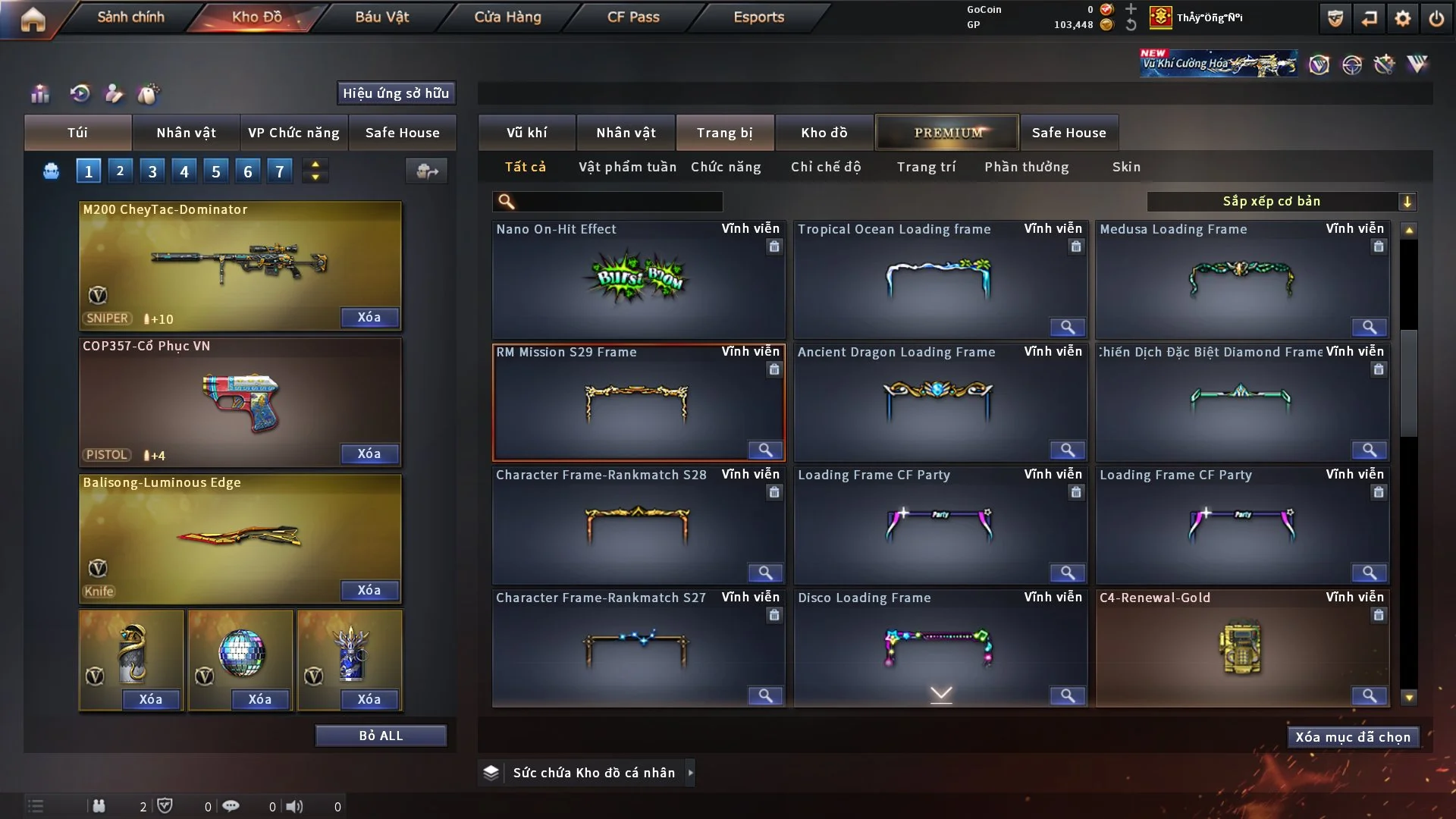Open settings gear icon
Viewport: 1456px width, 819px height.
(x=1402, y=19)
